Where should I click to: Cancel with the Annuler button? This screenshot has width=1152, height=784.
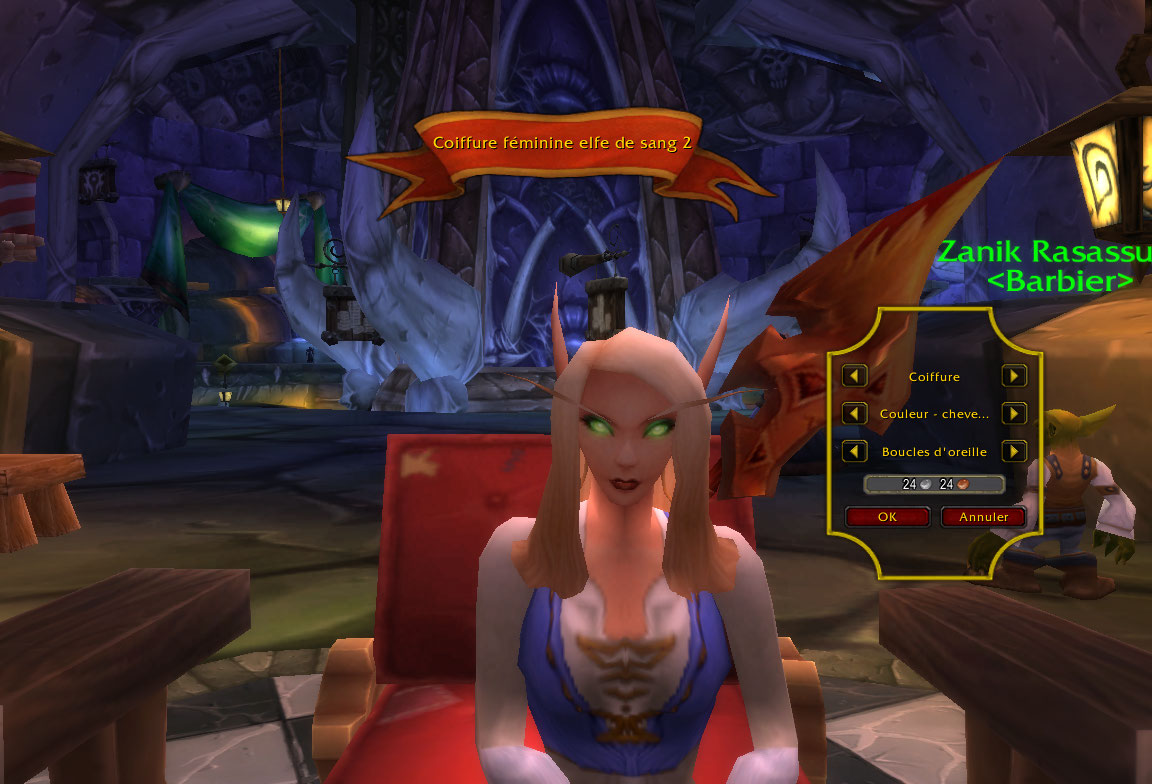pyautogui.click(x=983, y=517)
